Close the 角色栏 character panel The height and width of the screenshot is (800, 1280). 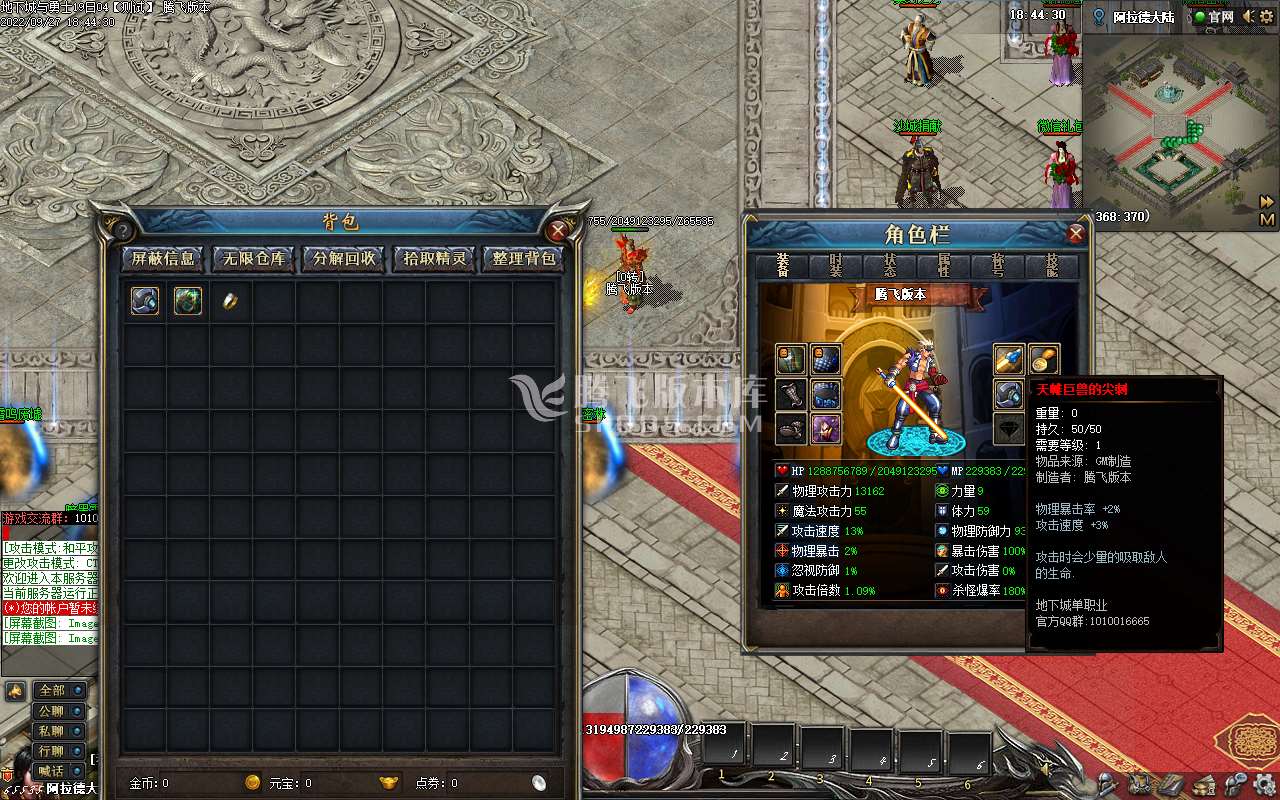(1076, 234)
